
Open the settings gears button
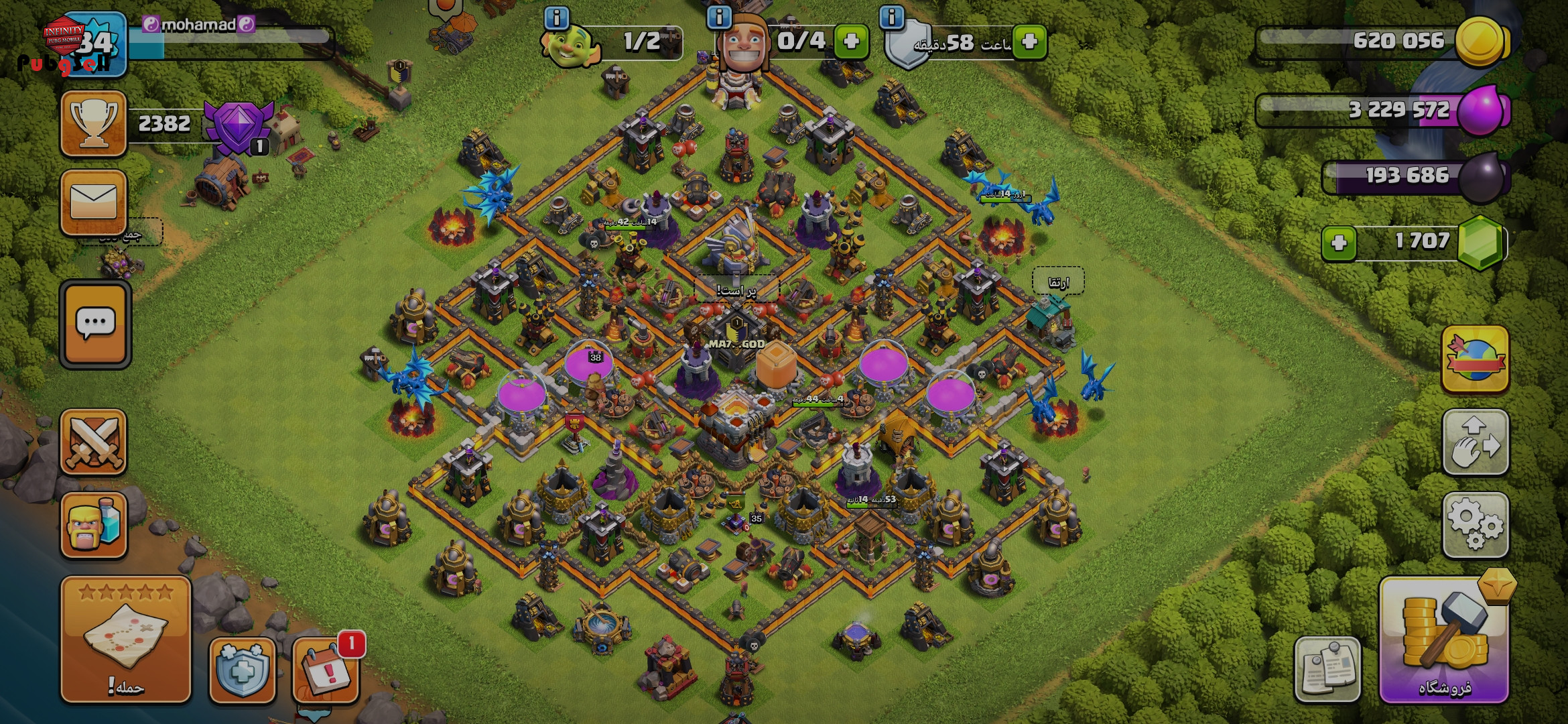click(1475, 525)
